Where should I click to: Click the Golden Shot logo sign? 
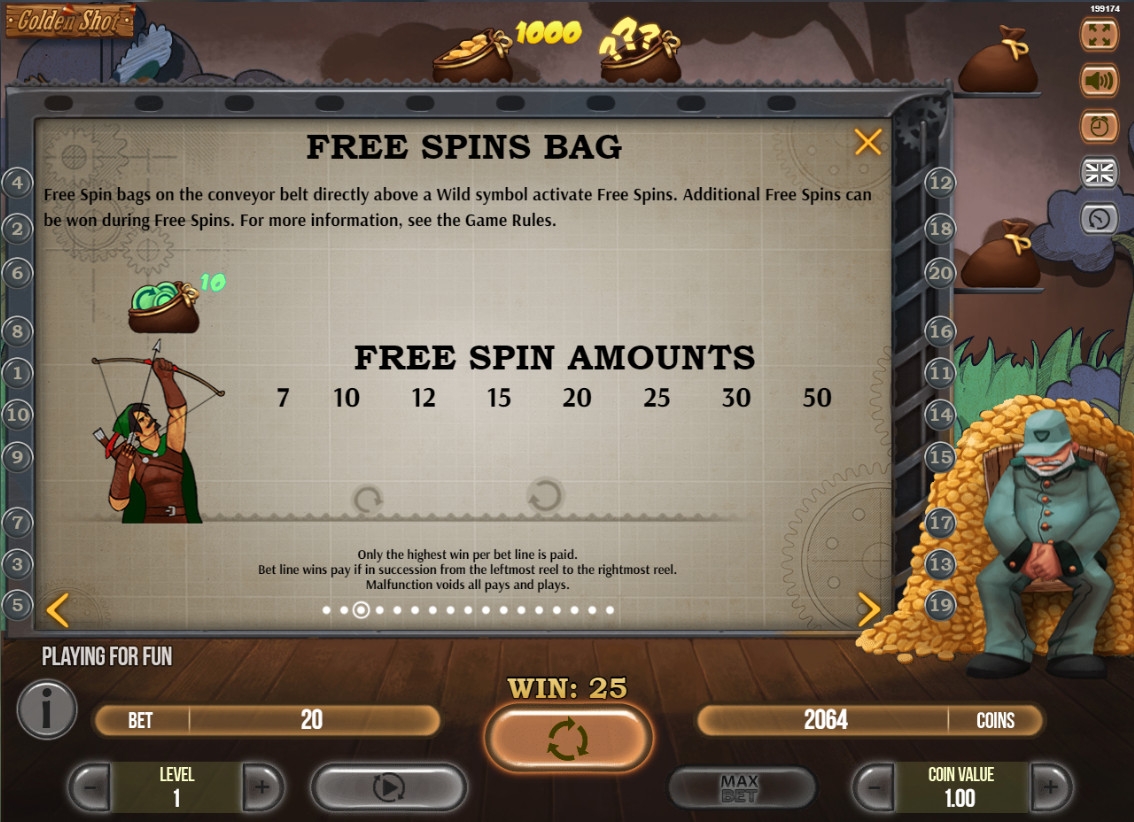click(70, 20)
